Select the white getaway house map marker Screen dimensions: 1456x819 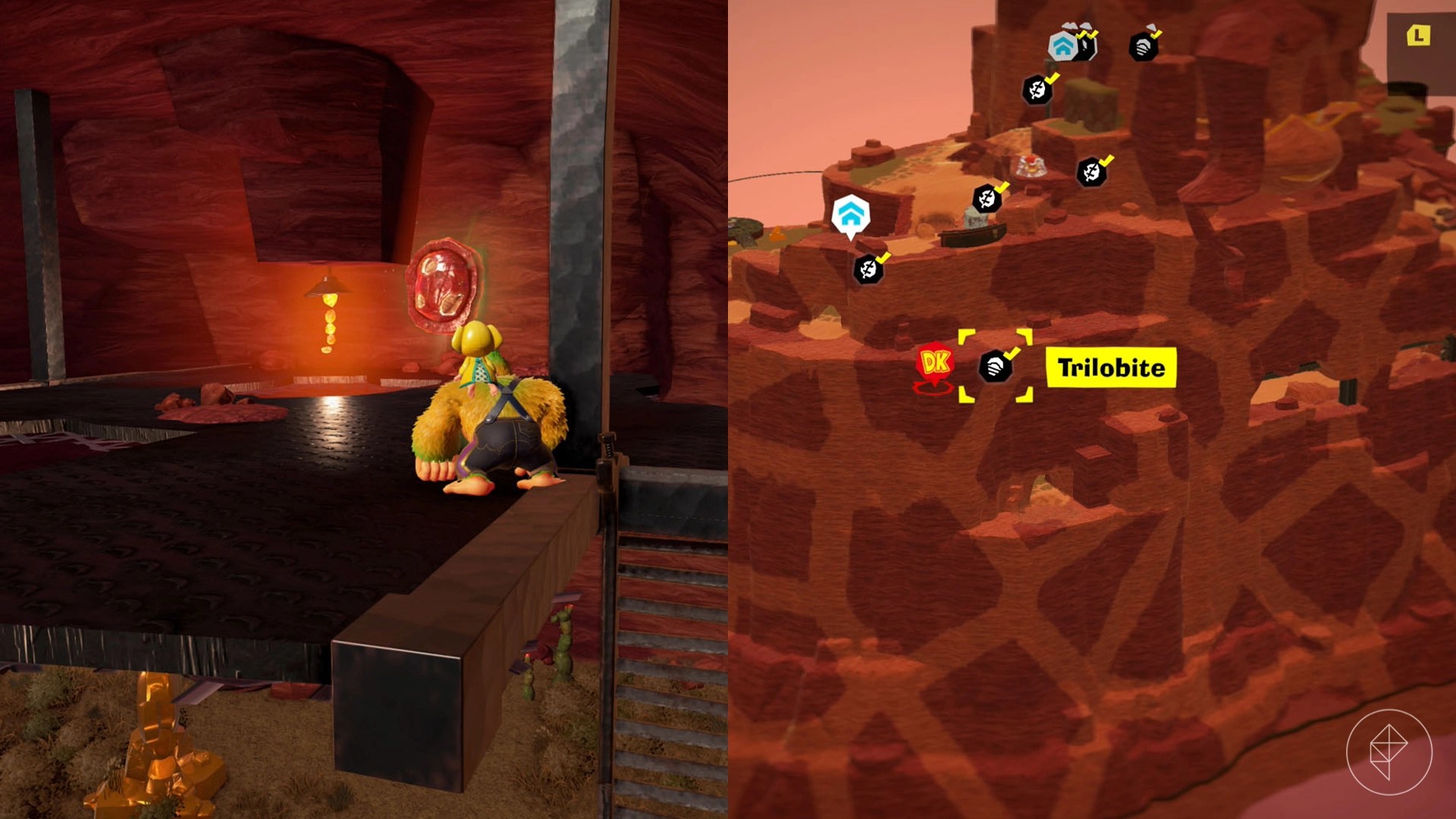click(850, 214)
